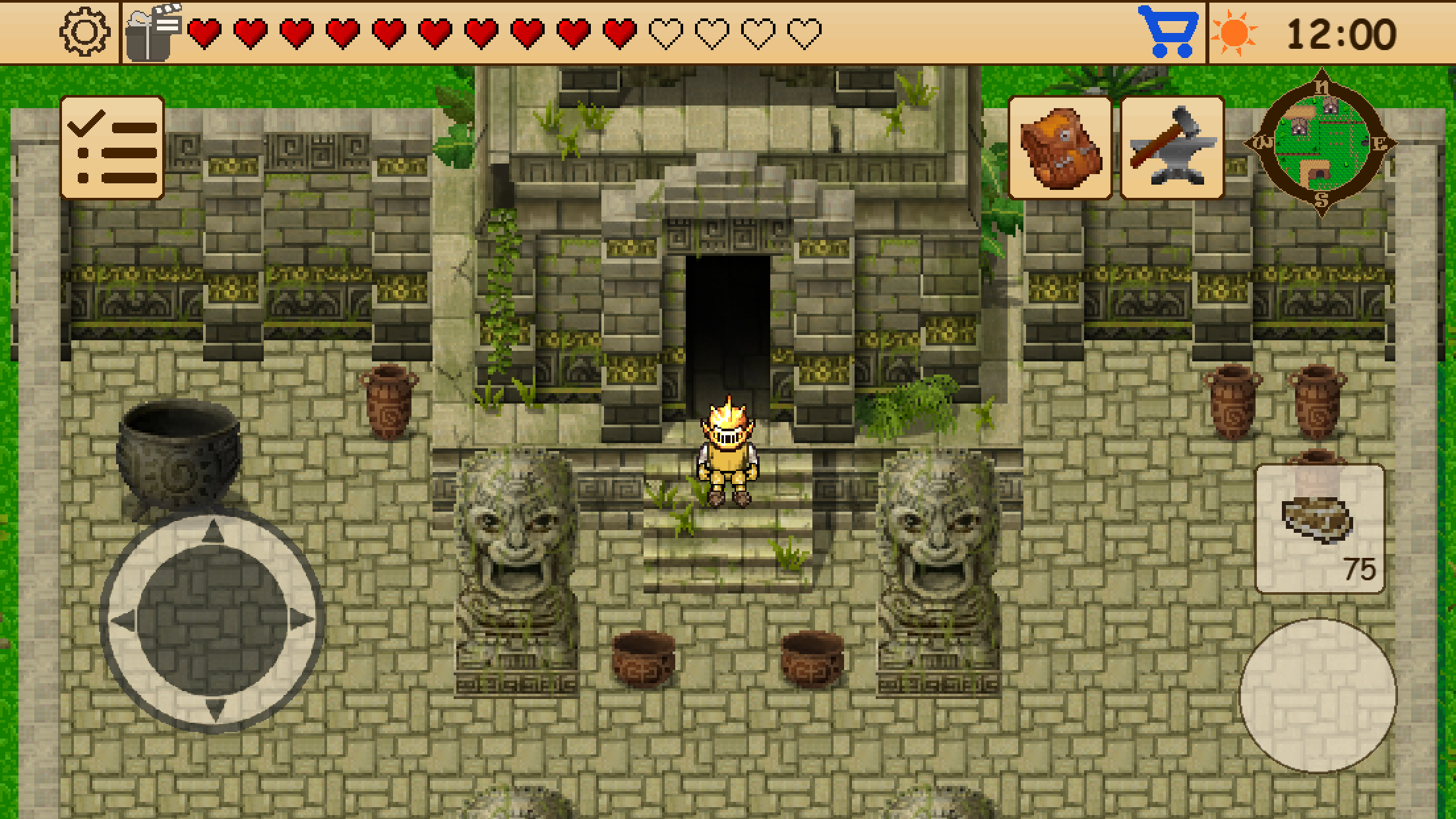Open the backpack inventory

(1060, 148)
